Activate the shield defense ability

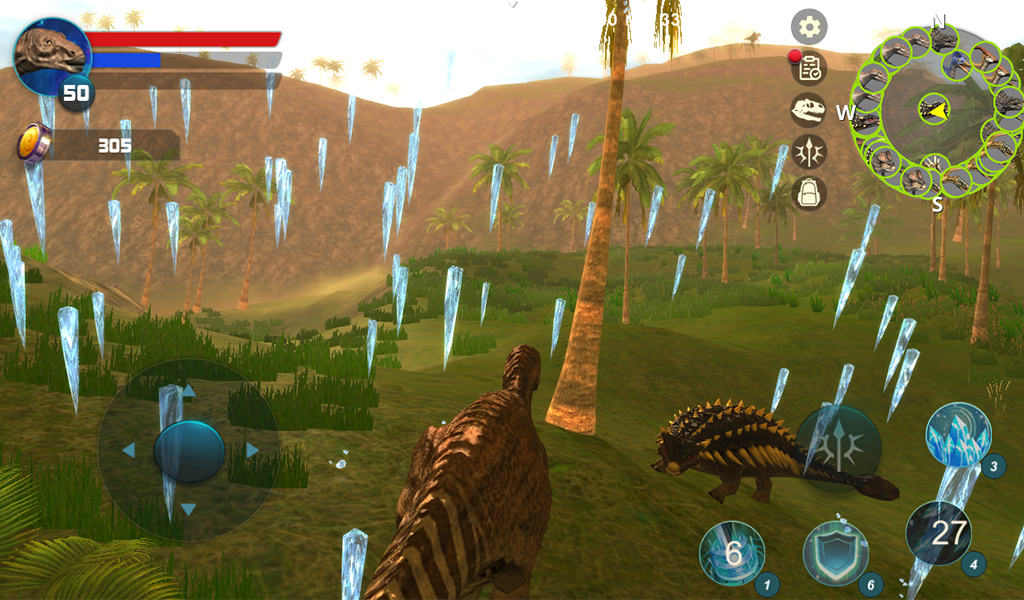(836, 553)
